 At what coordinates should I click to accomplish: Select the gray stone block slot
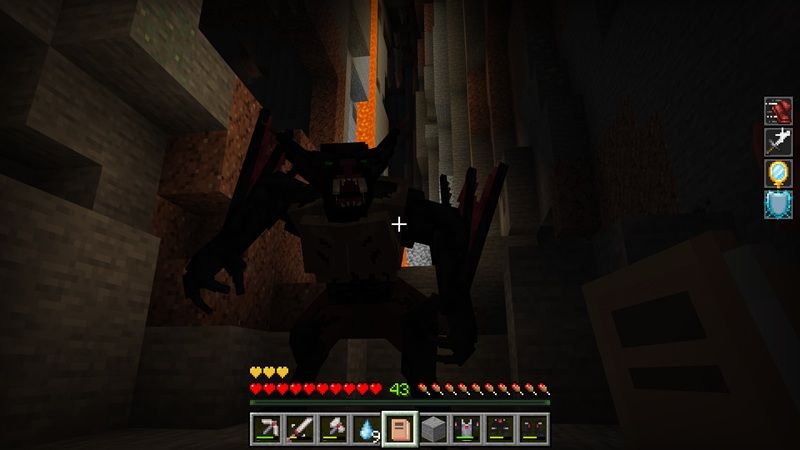tap(433, 430)
